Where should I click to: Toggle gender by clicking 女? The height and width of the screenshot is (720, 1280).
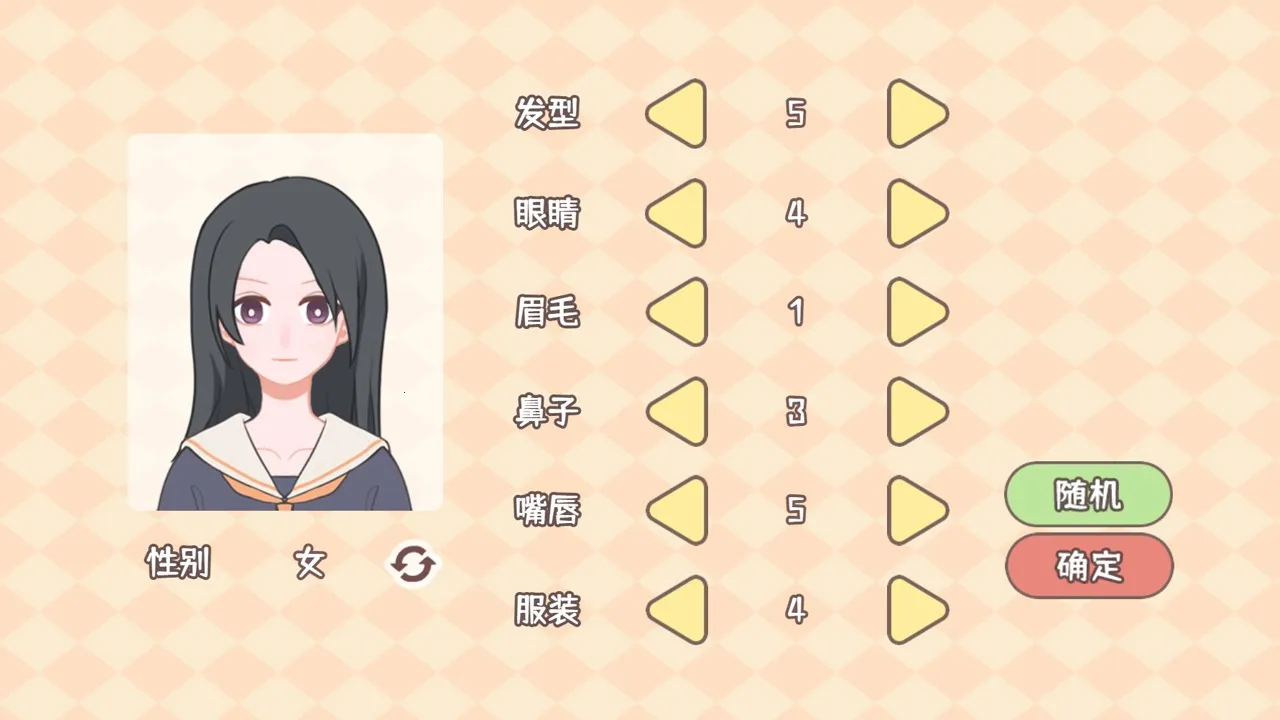click(308, 564)
